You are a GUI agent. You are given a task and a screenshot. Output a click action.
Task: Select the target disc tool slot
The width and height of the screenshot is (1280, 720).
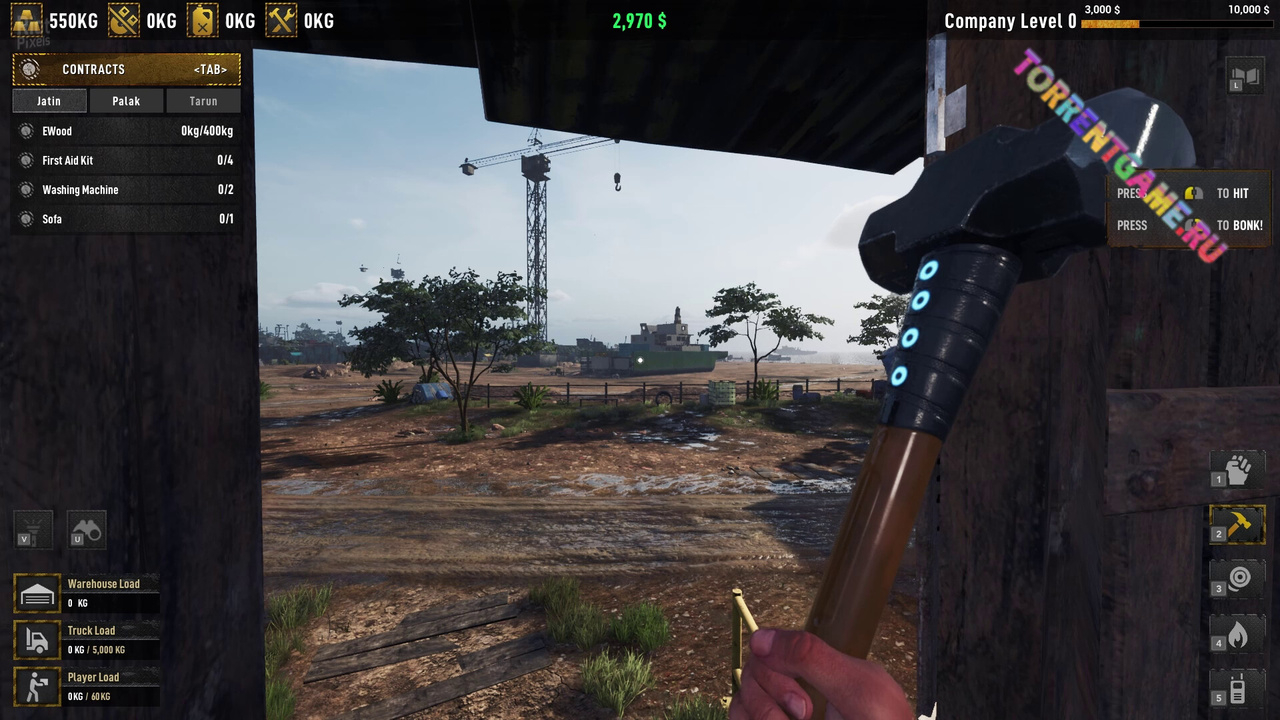click(1238, 578)
